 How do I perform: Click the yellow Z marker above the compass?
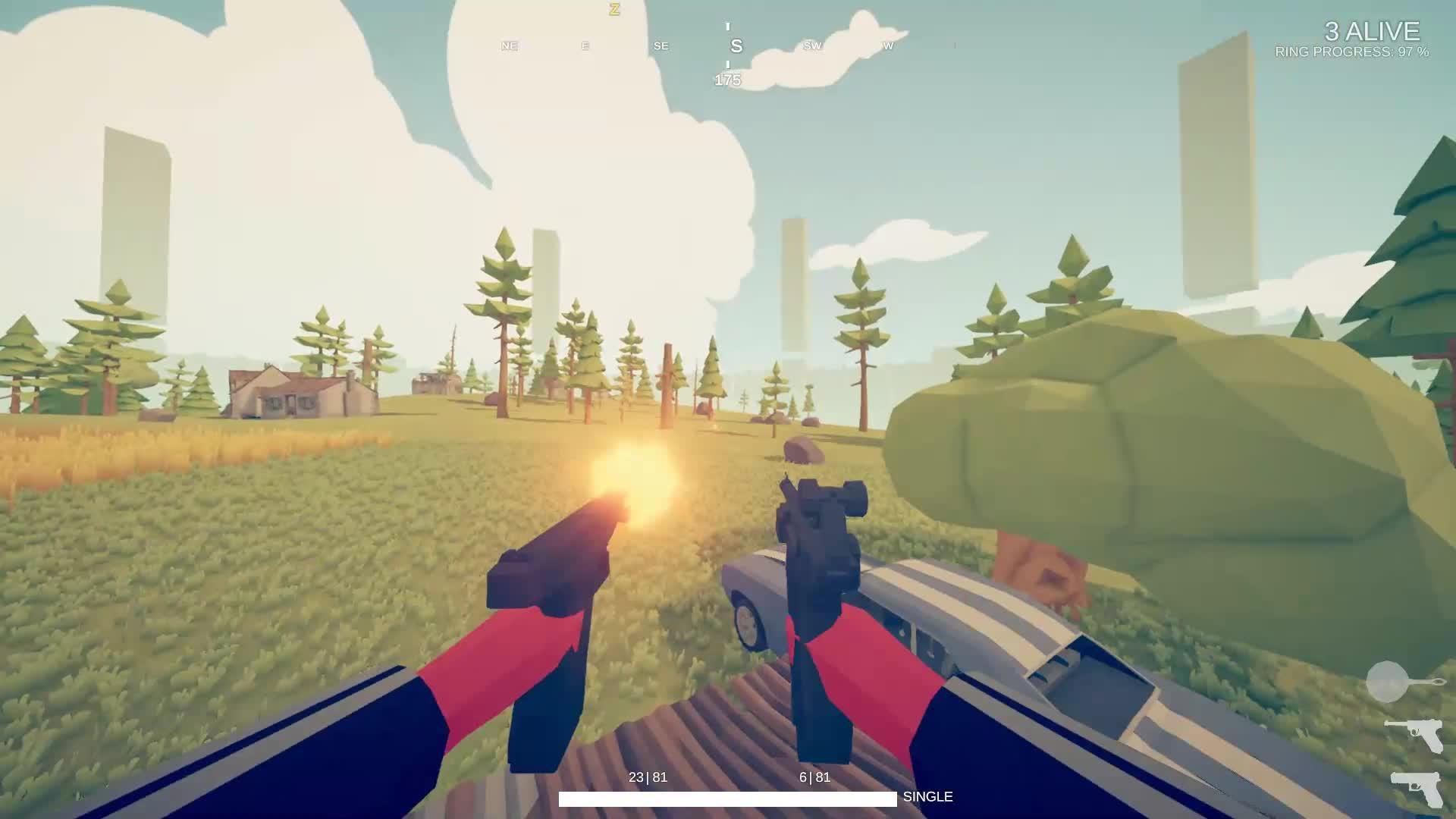(613, 10)
